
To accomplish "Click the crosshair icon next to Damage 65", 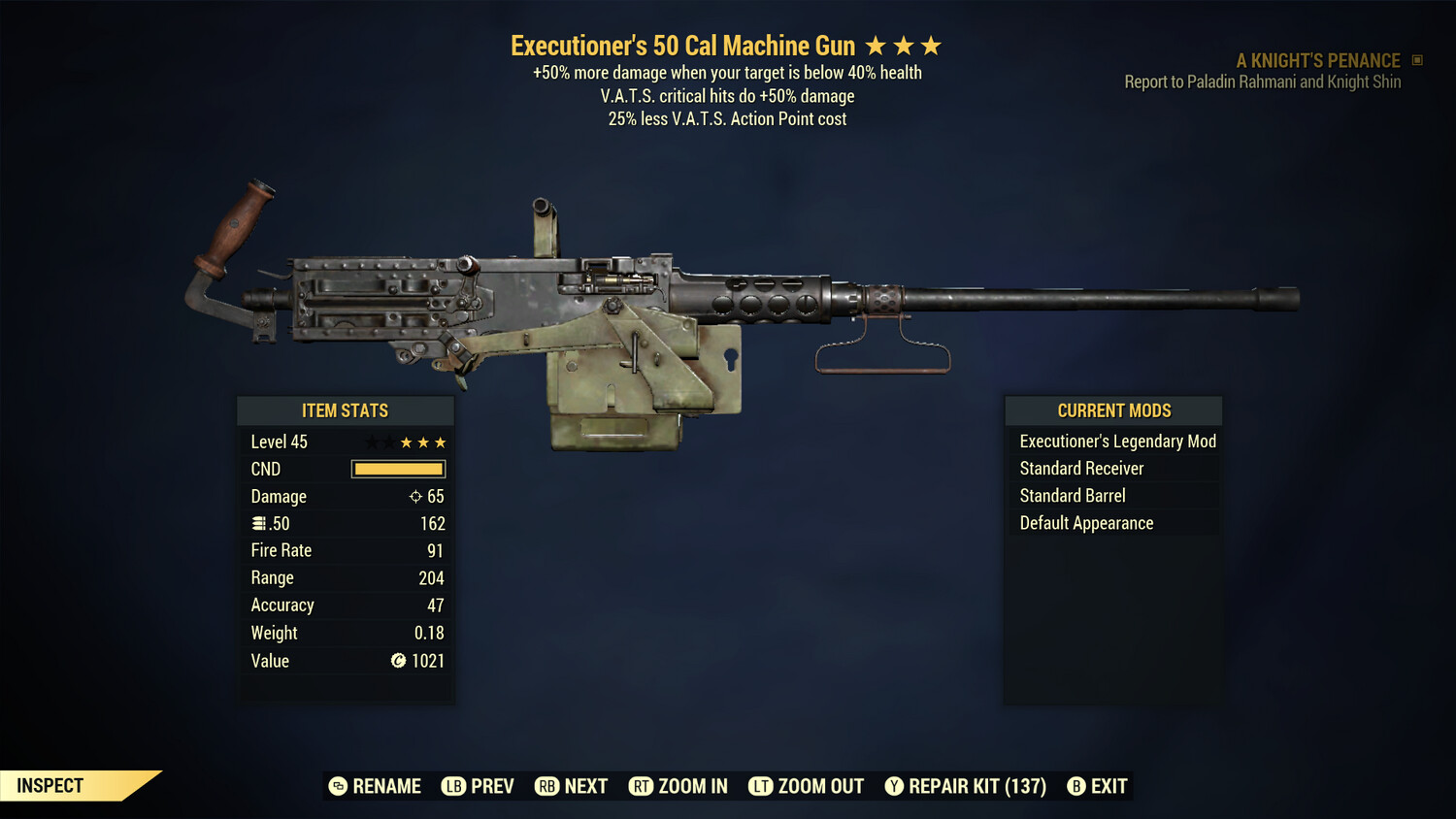I will pos(415,496).
